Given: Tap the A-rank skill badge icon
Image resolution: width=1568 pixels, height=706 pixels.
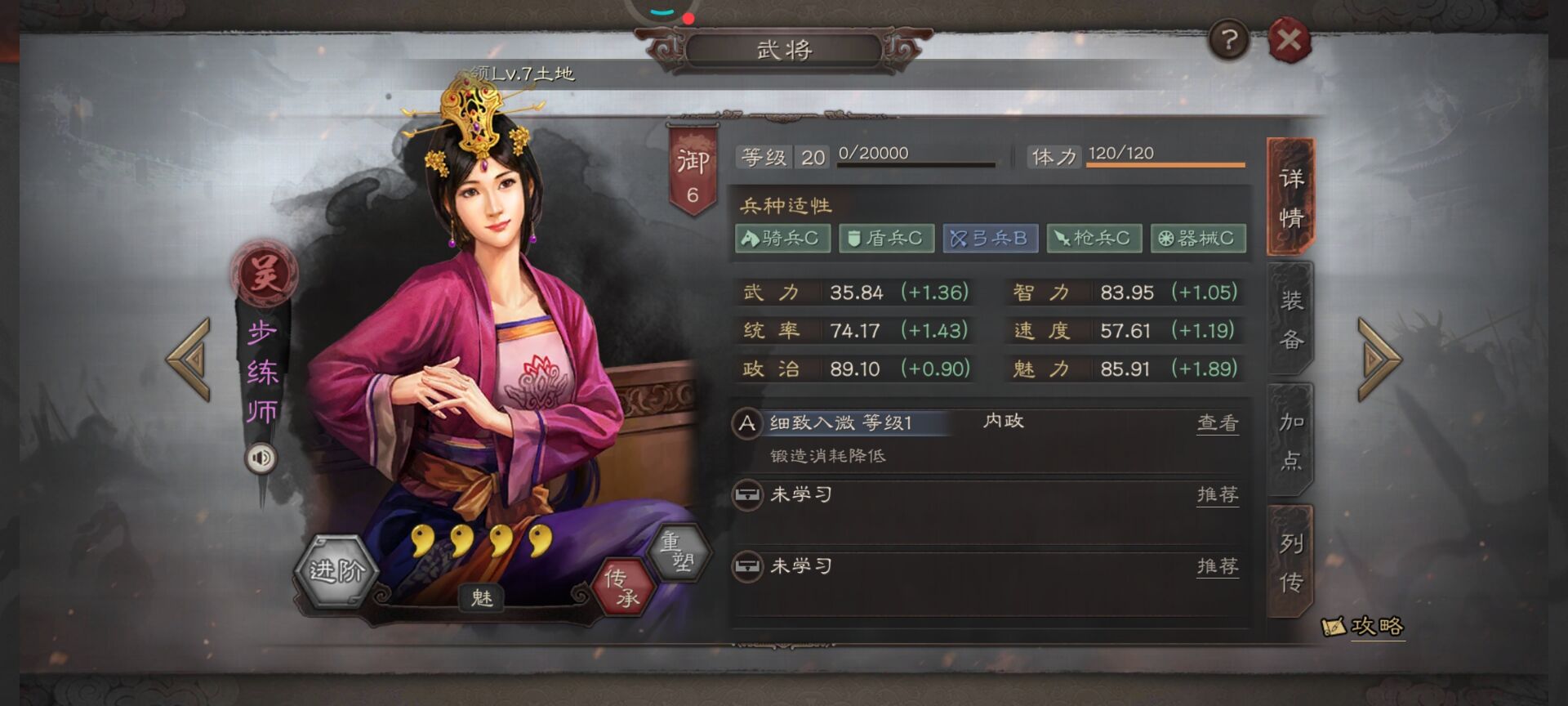Looking at the screenshot, I should [x=746, y=423].
